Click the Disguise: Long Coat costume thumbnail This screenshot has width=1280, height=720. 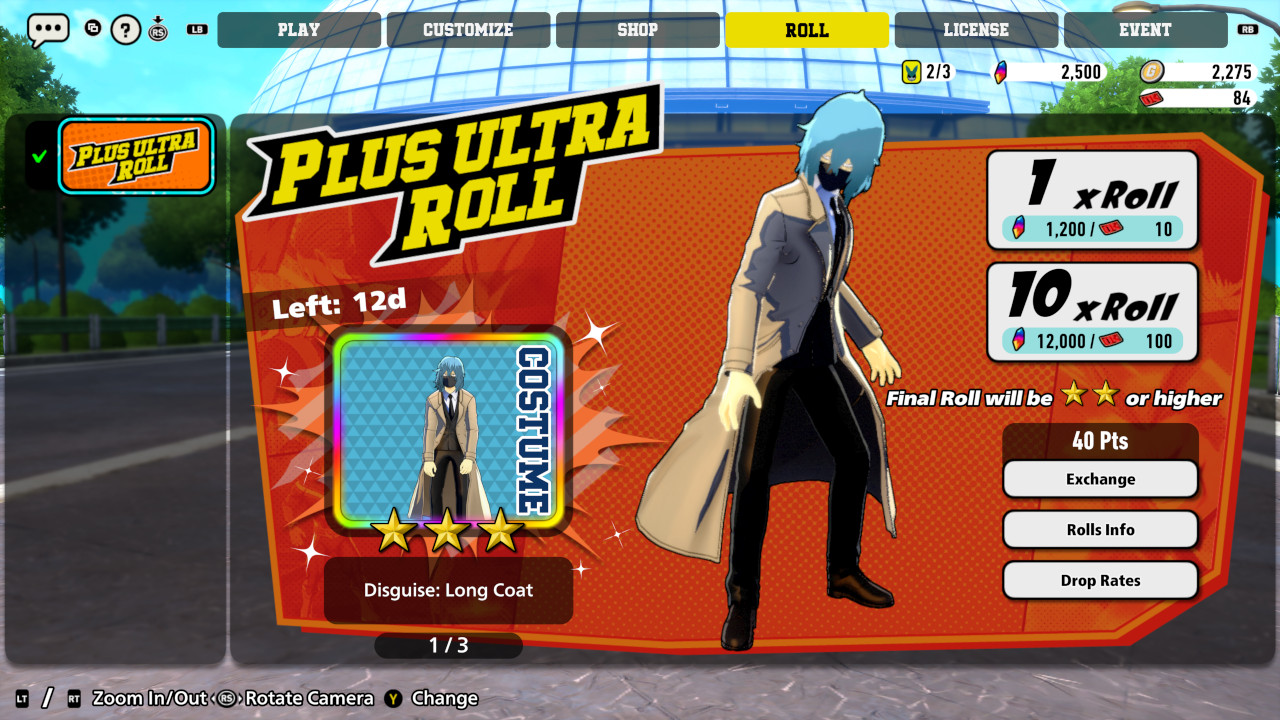(x=447, y=432)
